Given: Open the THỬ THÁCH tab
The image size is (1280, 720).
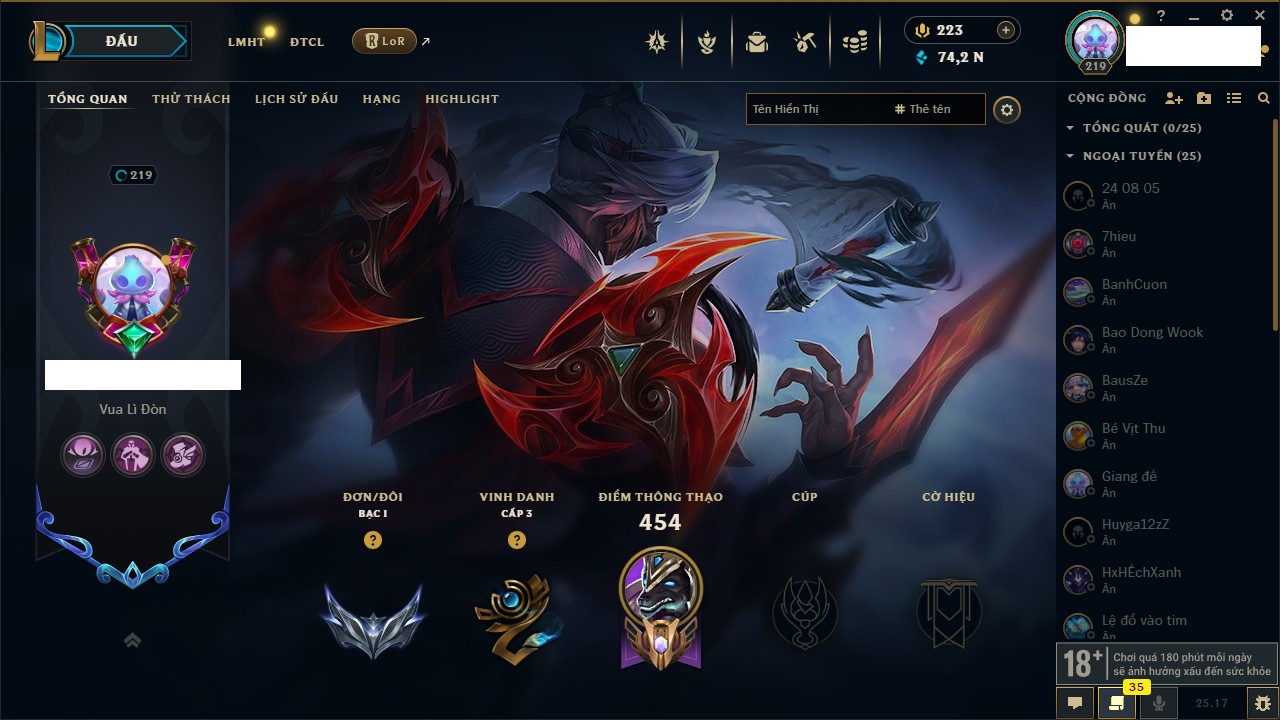Looking at the screenshot, I should click(x=191, y=99).
